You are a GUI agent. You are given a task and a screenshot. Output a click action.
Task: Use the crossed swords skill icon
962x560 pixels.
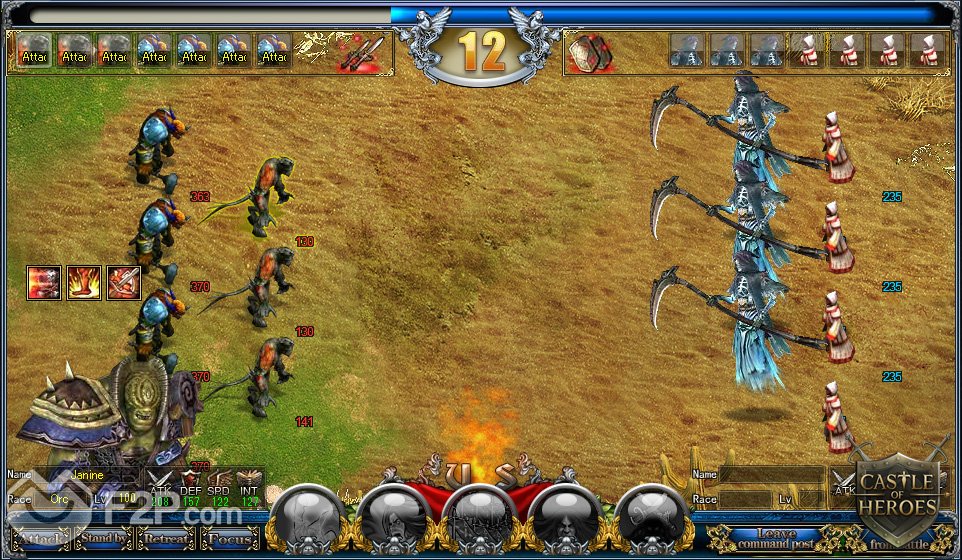[x=123, y=284]
